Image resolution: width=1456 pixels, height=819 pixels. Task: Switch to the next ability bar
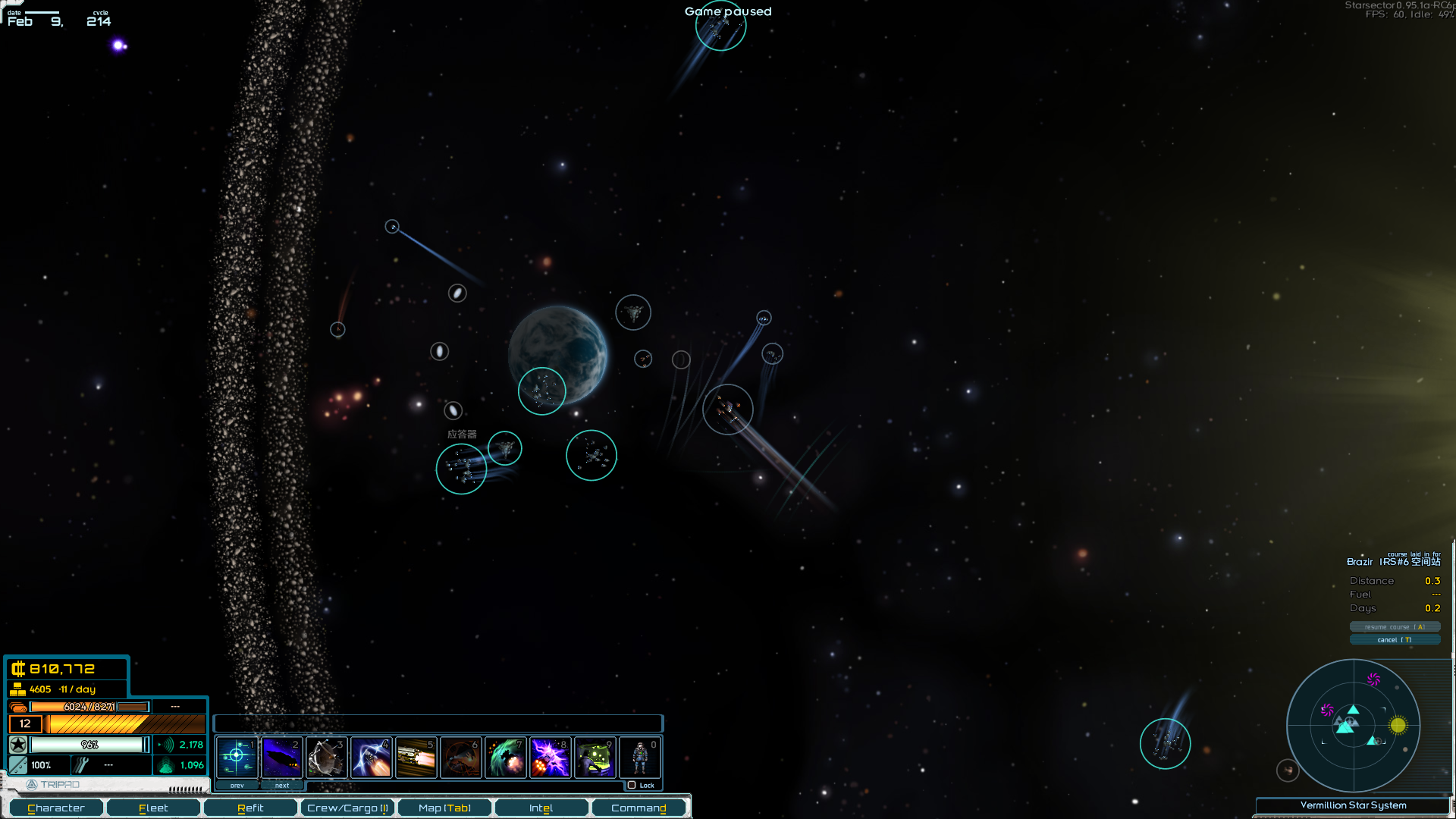point(282,786)
